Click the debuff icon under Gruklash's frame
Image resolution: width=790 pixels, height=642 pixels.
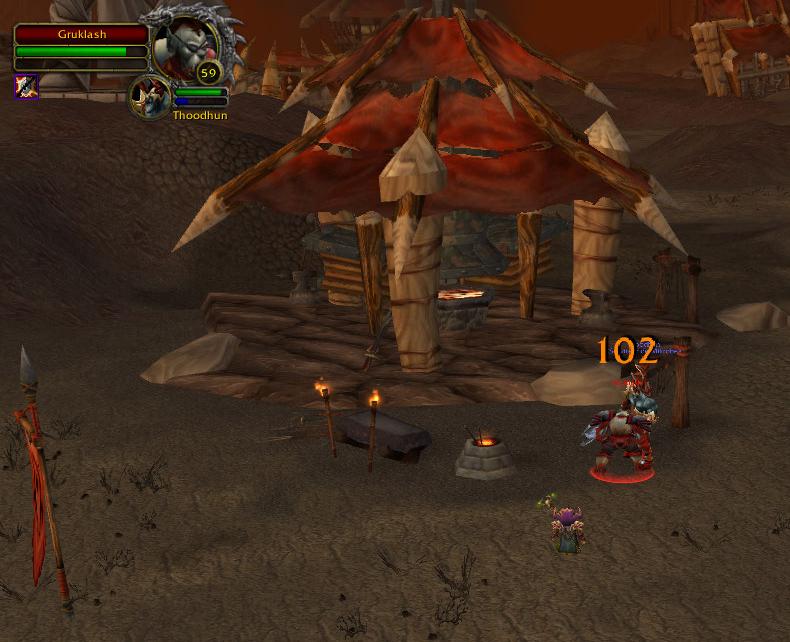coord(26,87)
